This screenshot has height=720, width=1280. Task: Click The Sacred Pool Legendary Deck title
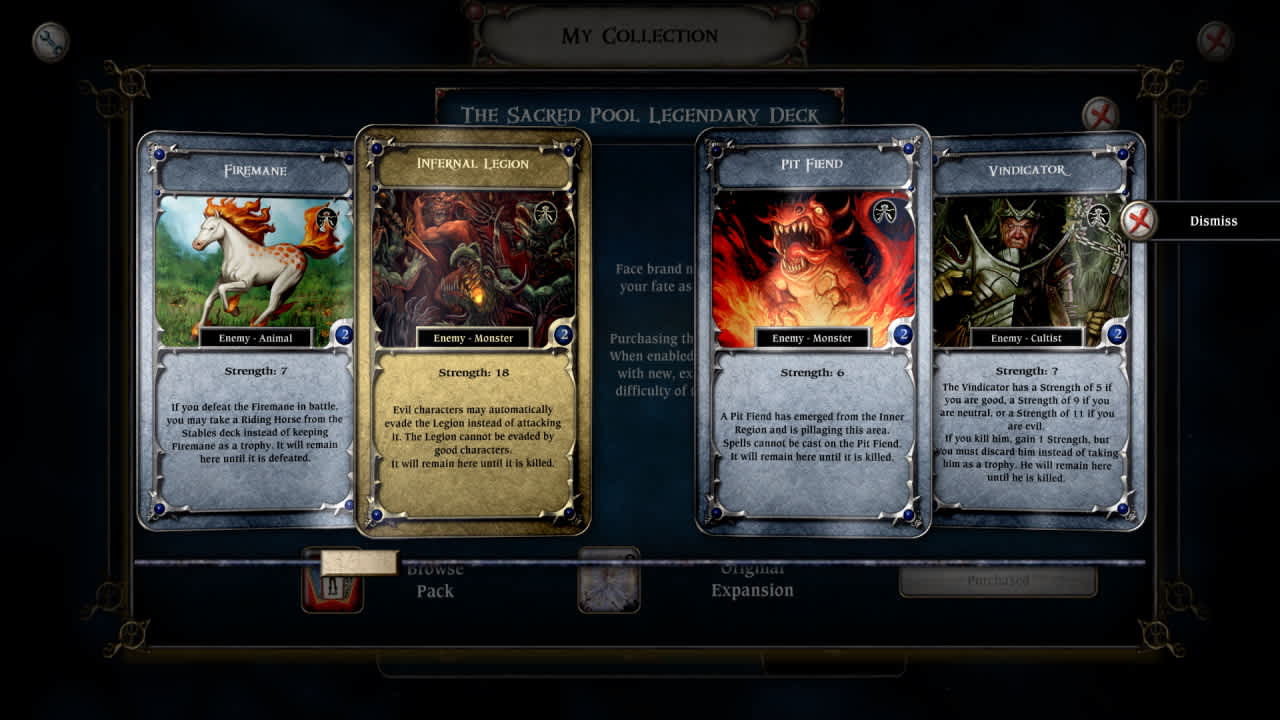click(x=640, y=114)
